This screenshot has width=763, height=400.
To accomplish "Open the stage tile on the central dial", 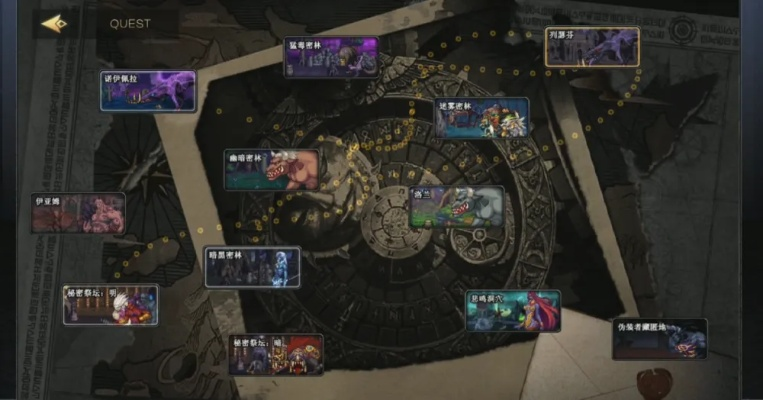I will (x=458, y=207).
